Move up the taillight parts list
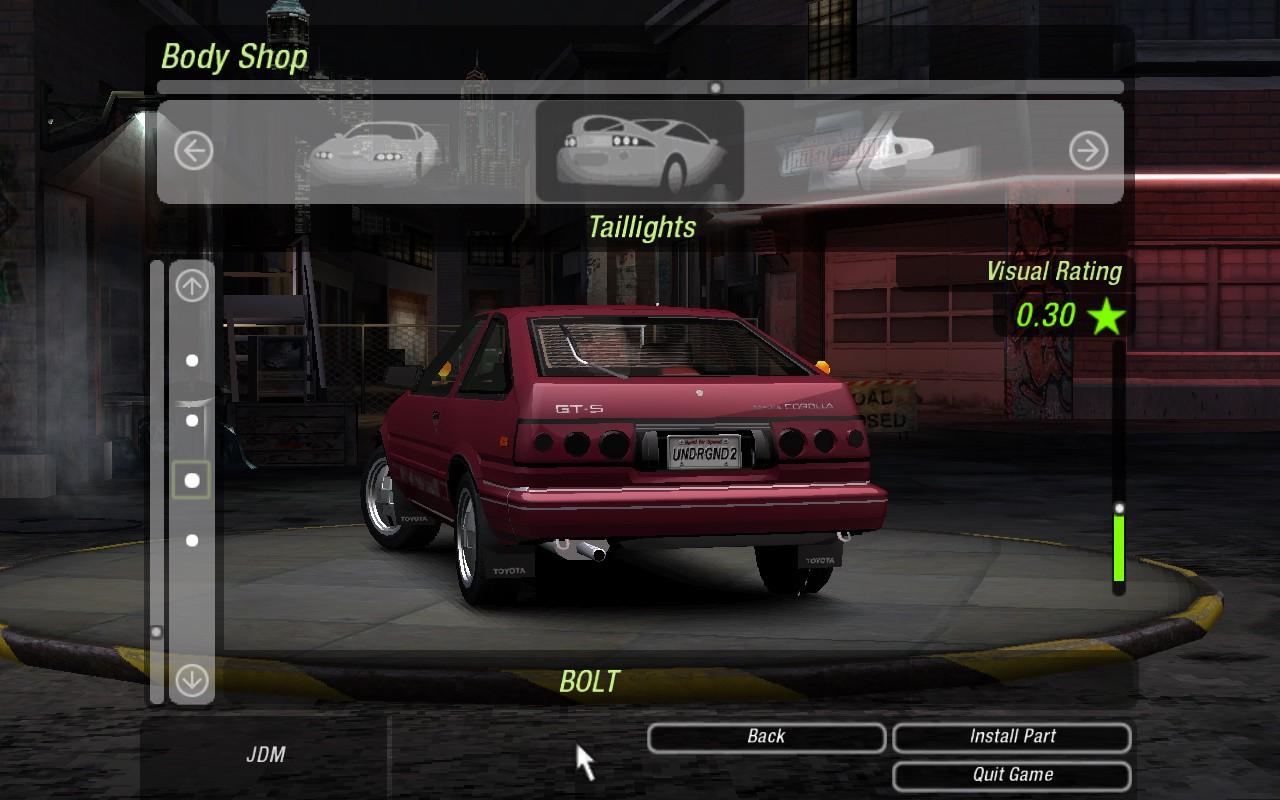Screen dimensions: 1280x800 point(192,287)
